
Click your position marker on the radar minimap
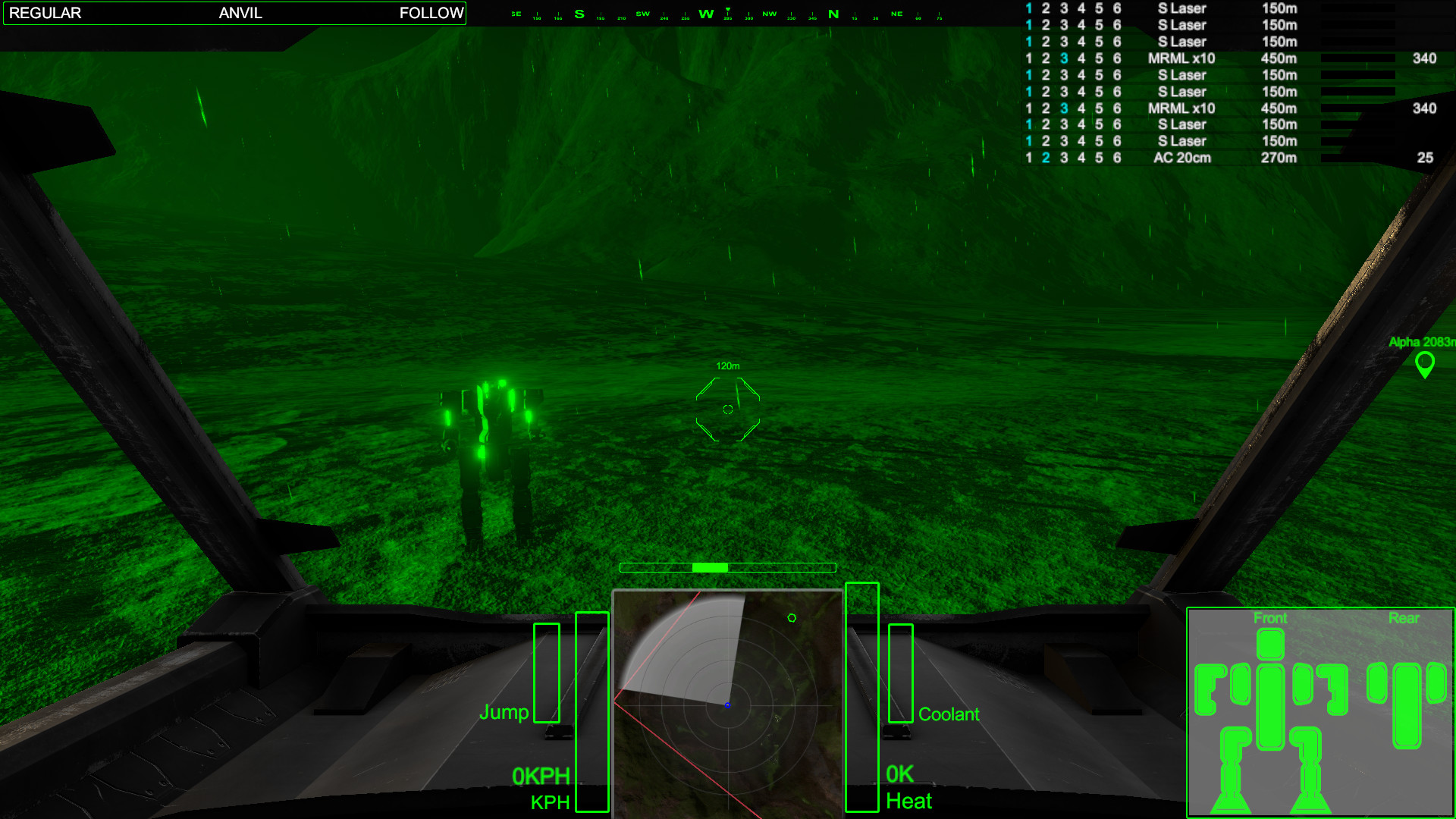[727, 705]
